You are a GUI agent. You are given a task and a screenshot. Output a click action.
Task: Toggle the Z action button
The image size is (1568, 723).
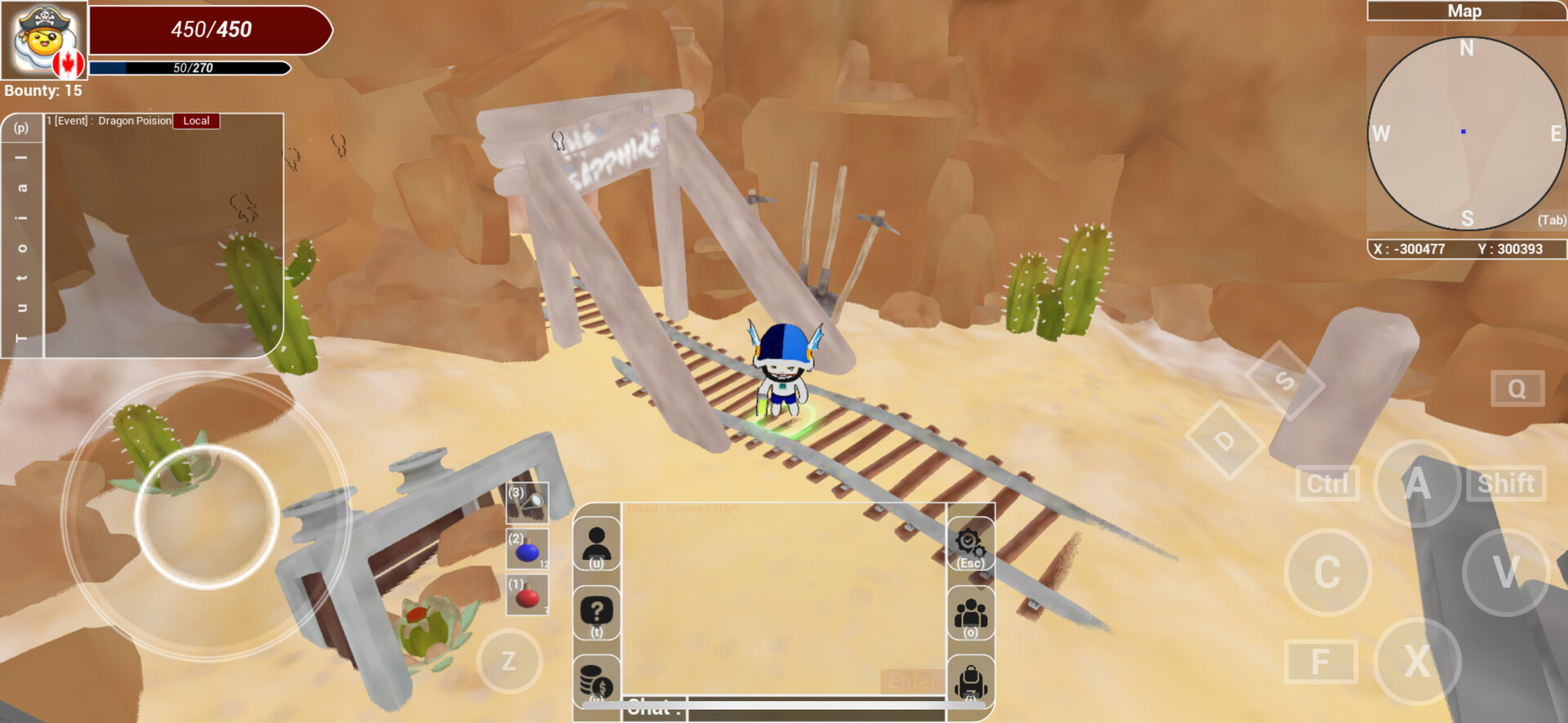pos(510,661)
